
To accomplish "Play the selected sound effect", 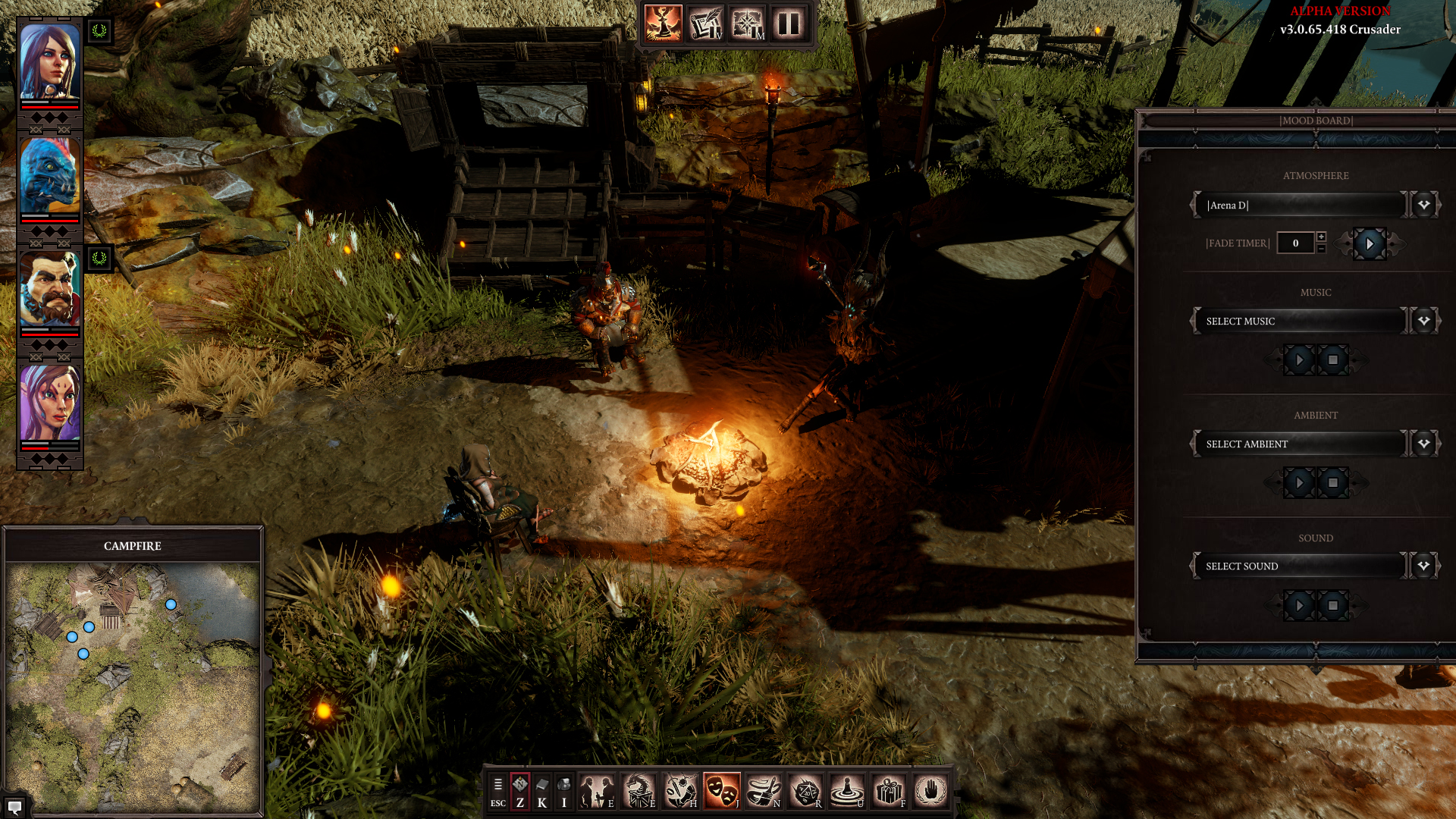I will (x=1299, y=606).
